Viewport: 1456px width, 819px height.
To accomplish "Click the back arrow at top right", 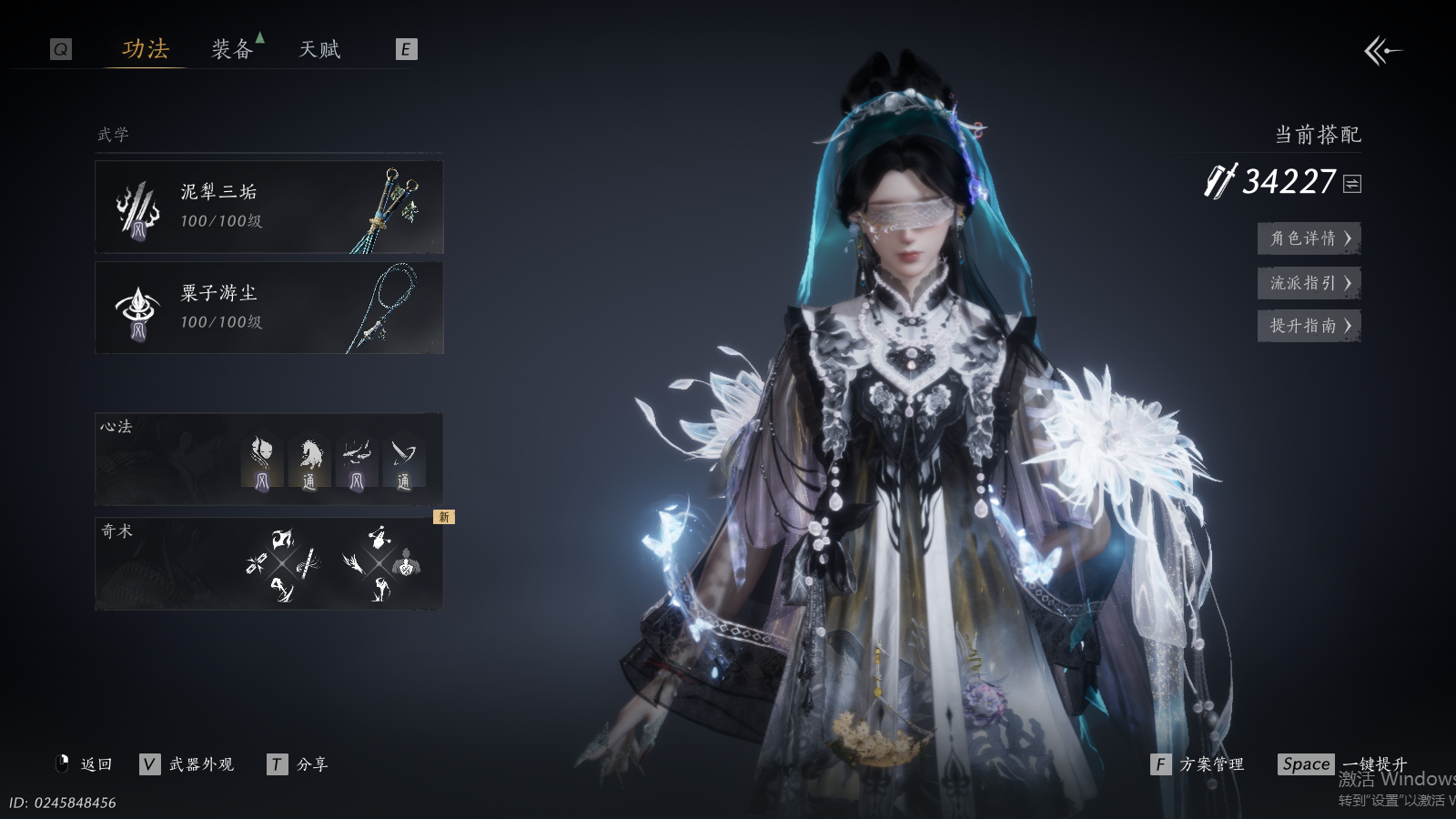I will [1382, 51].
